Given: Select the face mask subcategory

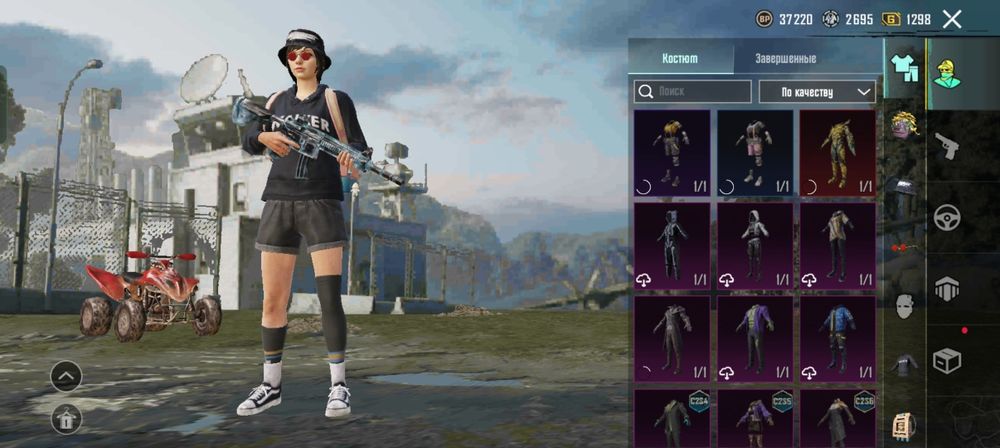Looking at the screenshot, I should pos(904,306).
